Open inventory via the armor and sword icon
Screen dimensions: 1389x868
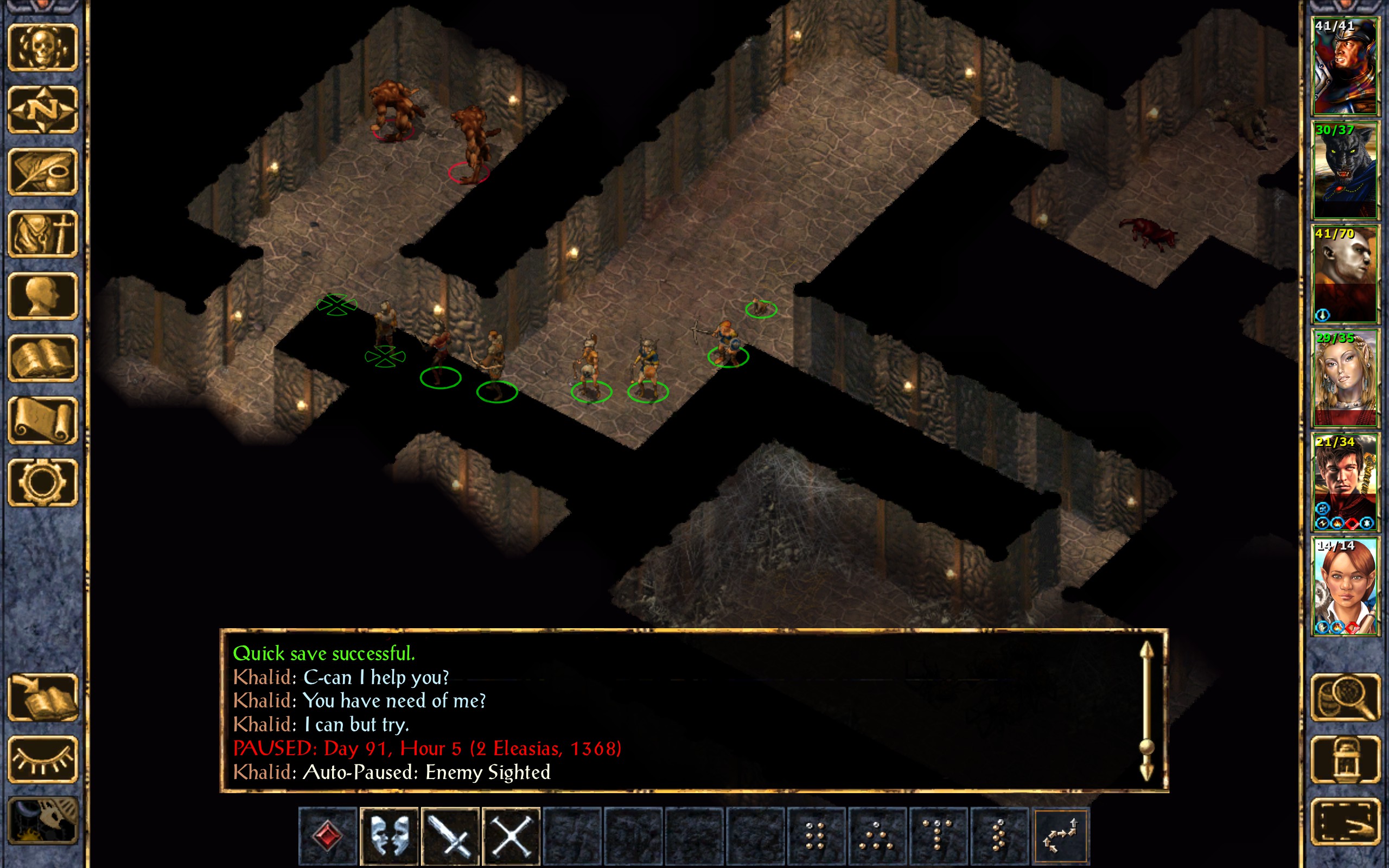42,234
